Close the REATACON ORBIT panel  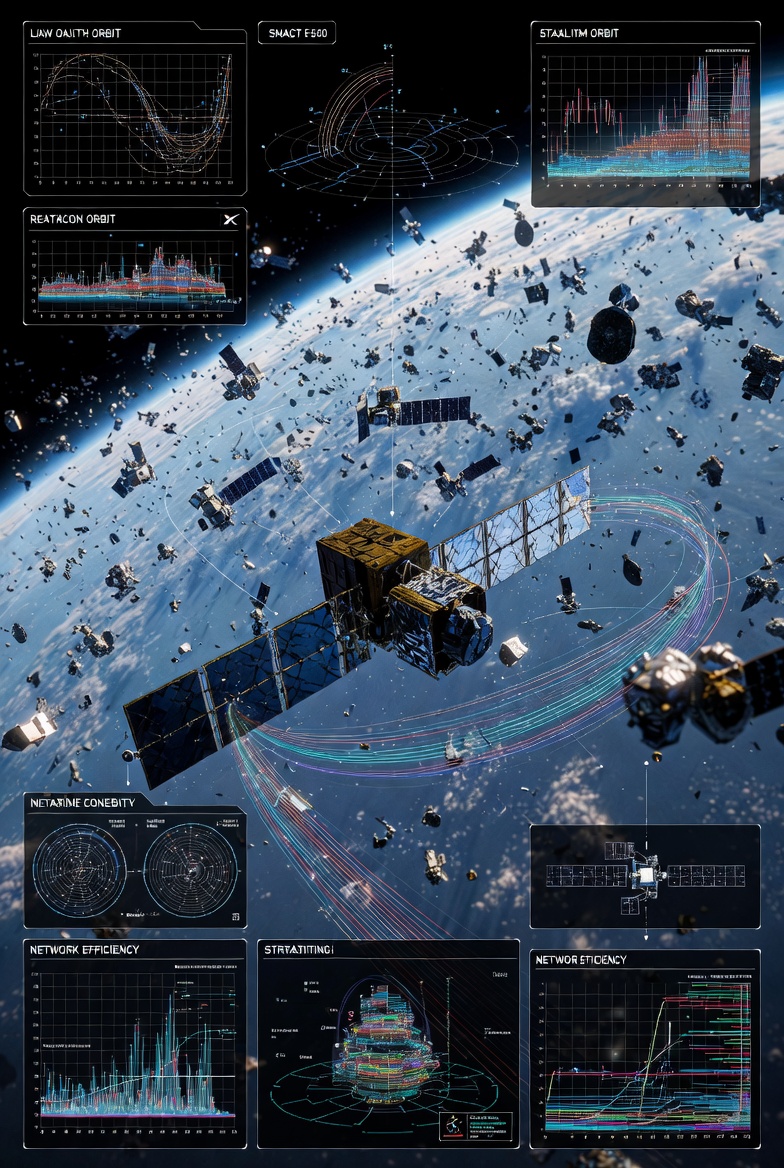tap(230, 219)
